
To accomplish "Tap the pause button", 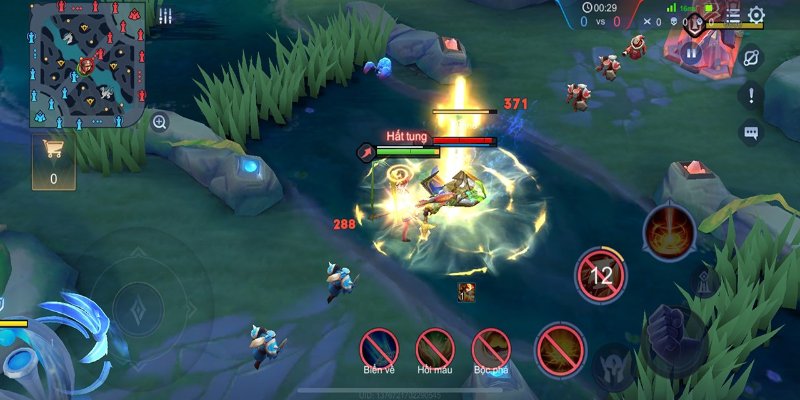I will (691, 53).
